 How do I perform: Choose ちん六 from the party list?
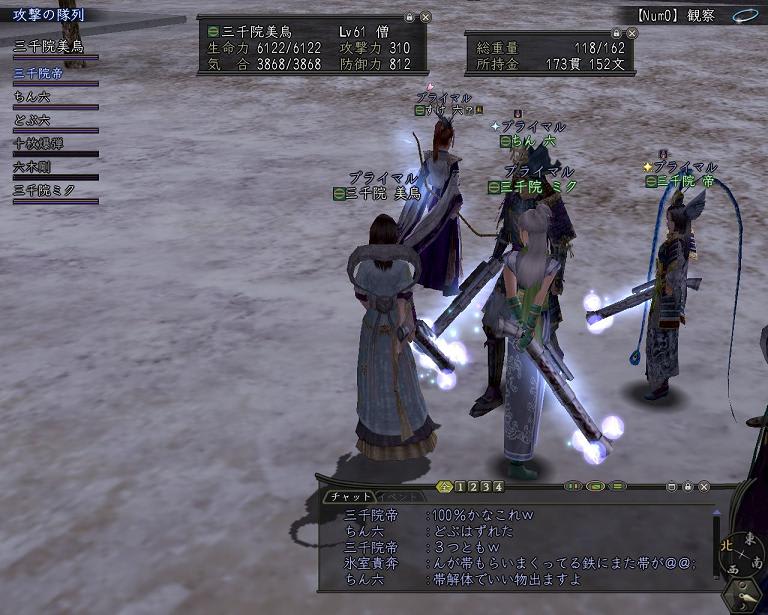click(x=33, y=96)
